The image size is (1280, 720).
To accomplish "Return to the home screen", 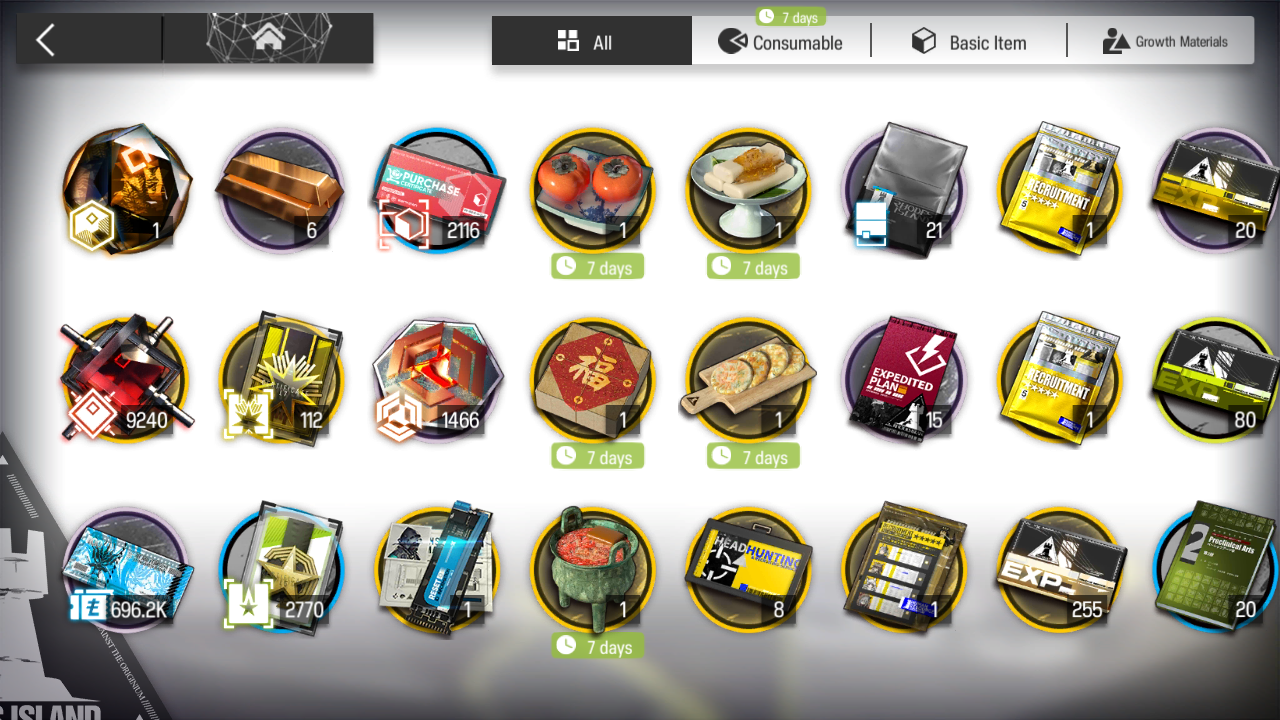I will [267, 40].
